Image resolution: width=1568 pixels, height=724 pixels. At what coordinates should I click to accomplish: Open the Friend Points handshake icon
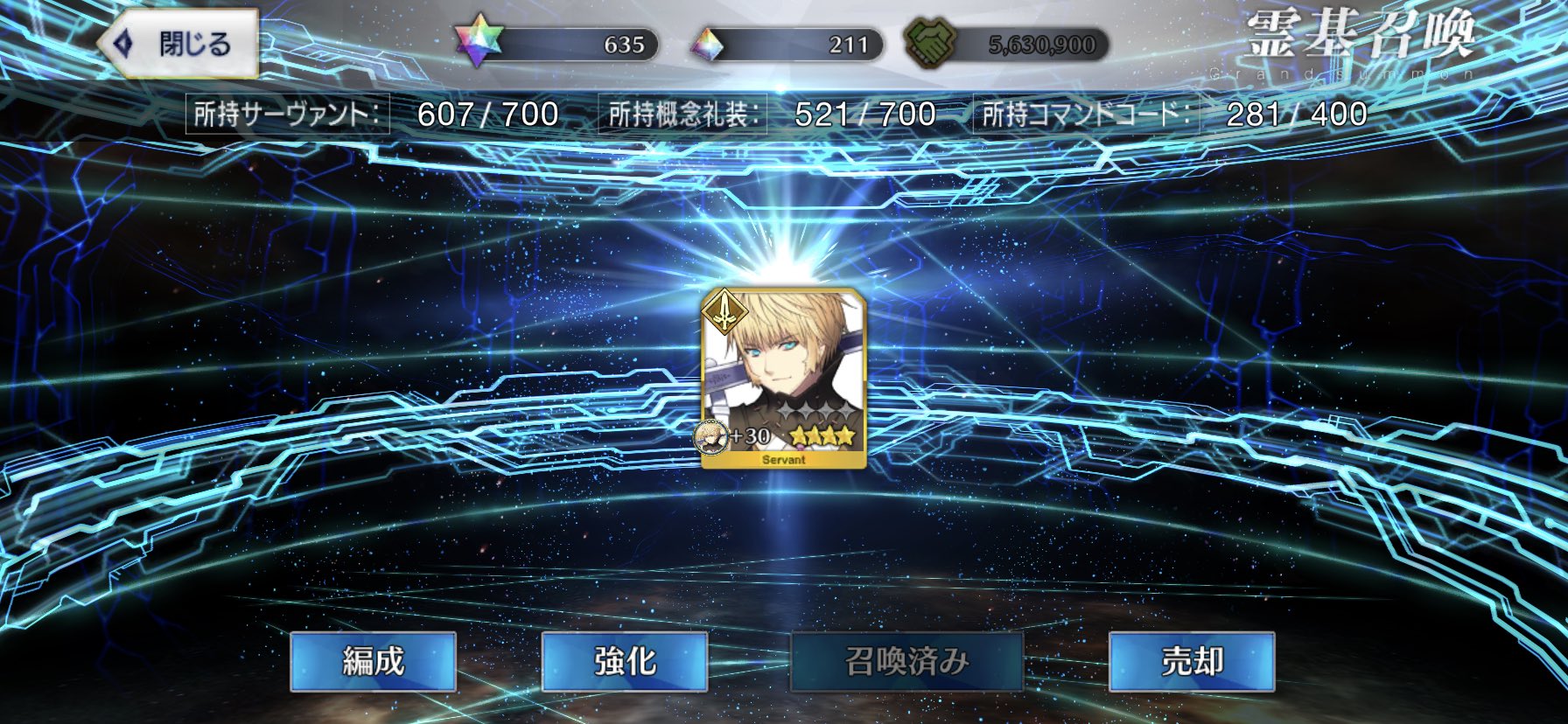[x=934, y=39]
